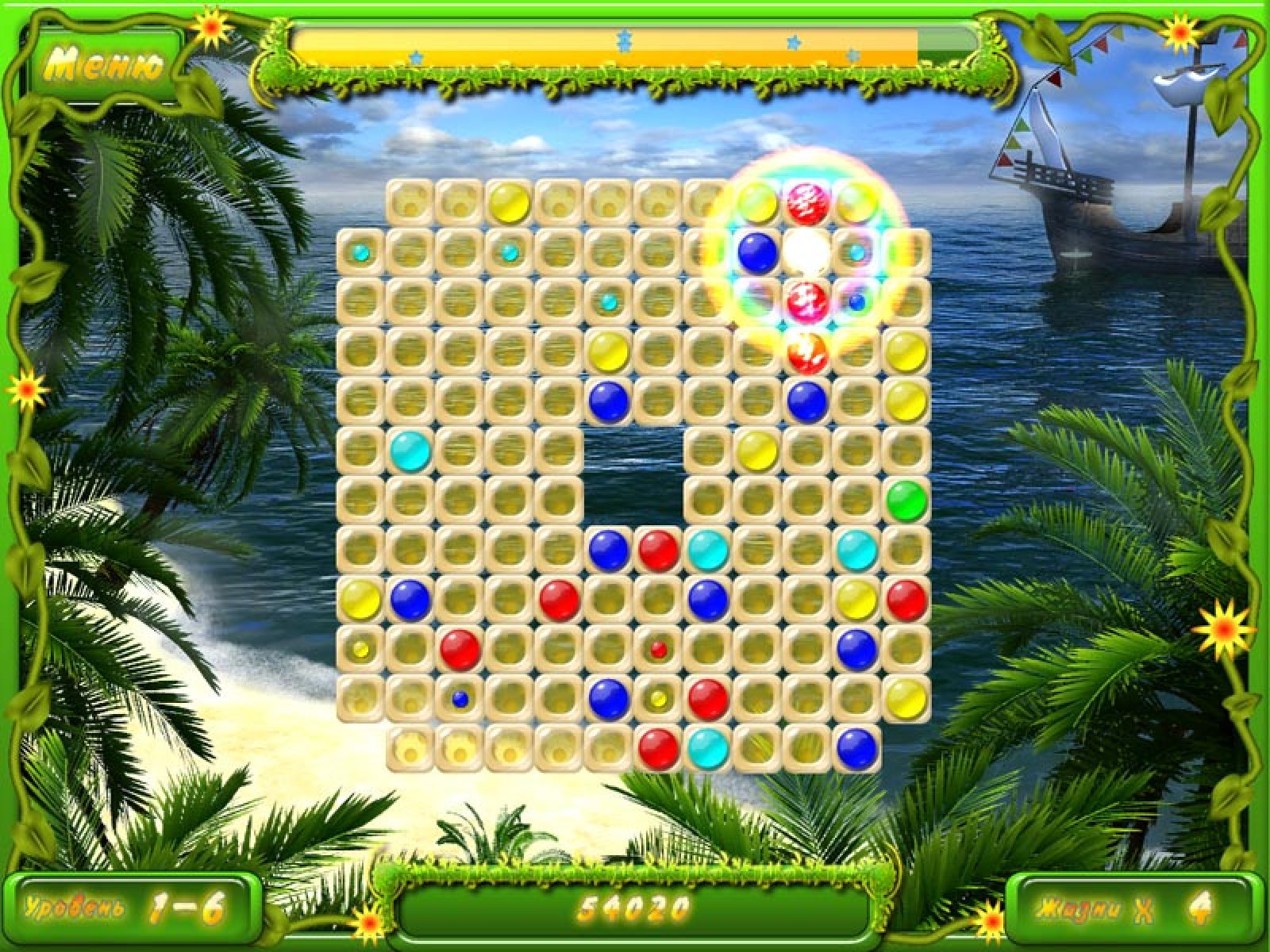Choose the tile with the small red ball
The image size is (1270, 952).
coord(658,650)
